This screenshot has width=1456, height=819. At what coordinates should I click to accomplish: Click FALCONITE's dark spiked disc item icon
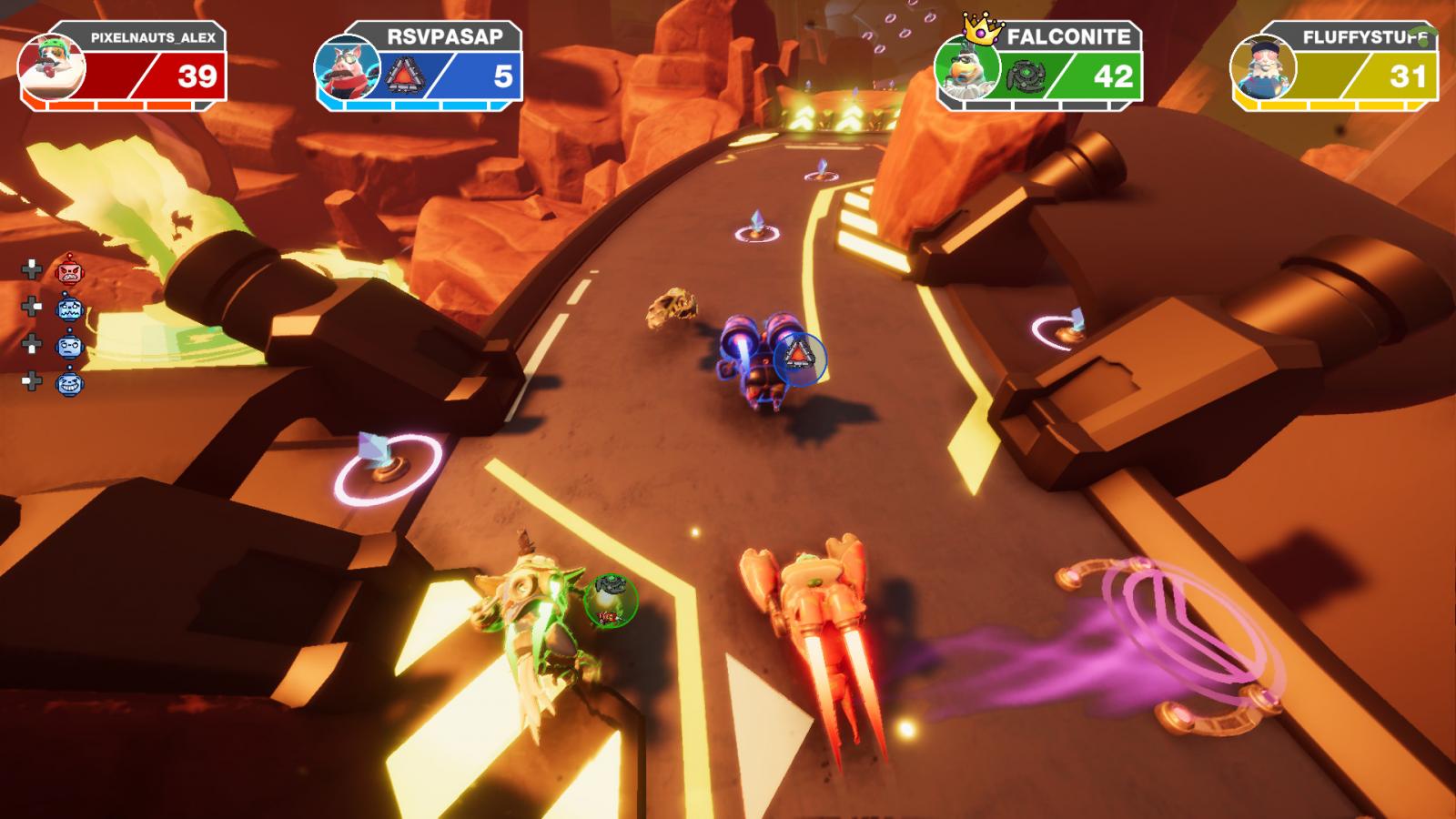coord(1026,76)
